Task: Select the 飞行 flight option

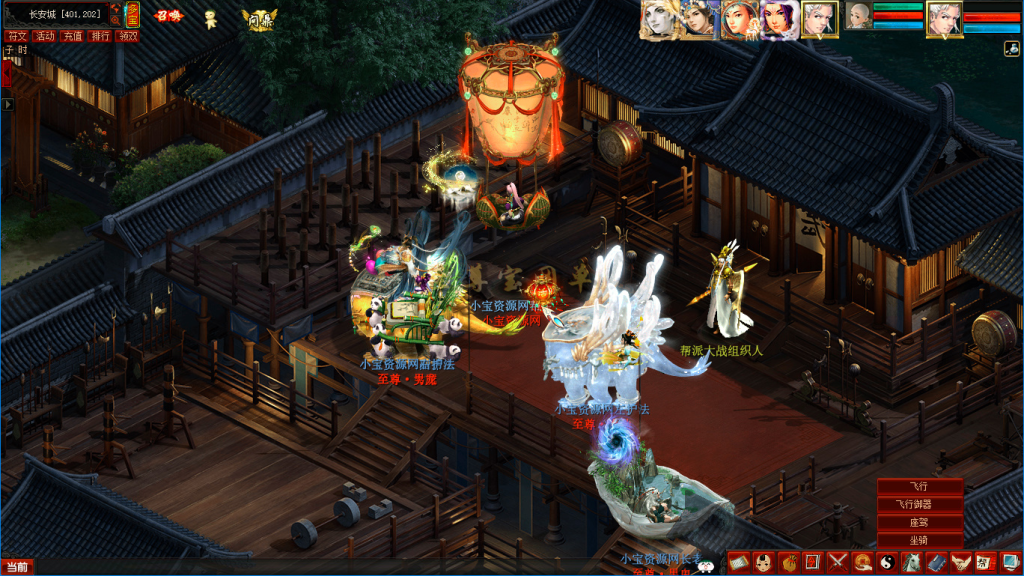Action: [919, 487]
